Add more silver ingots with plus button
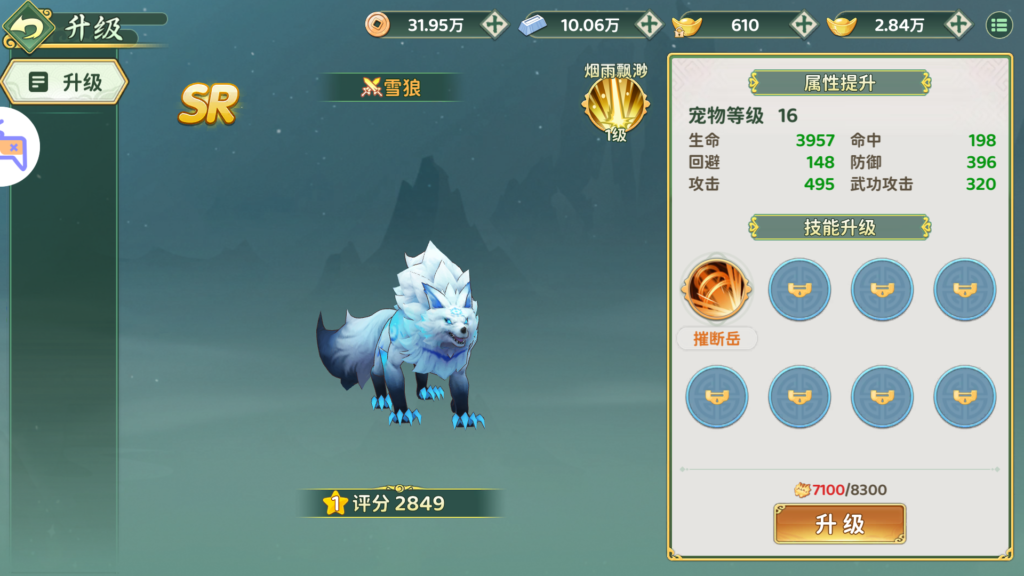1024x576 pixels. 649,25
